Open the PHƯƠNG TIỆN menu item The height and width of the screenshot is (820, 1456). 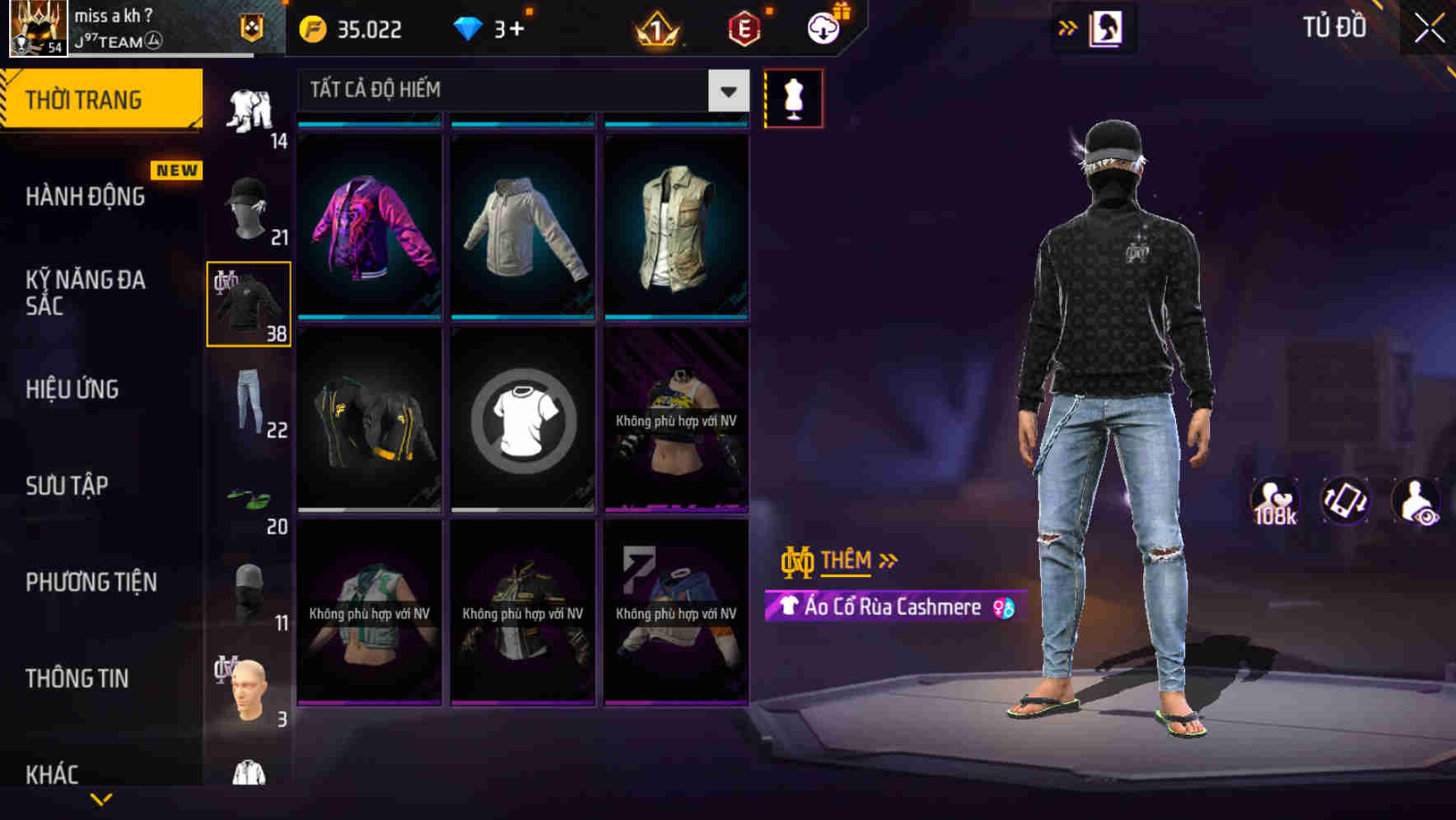92,582
